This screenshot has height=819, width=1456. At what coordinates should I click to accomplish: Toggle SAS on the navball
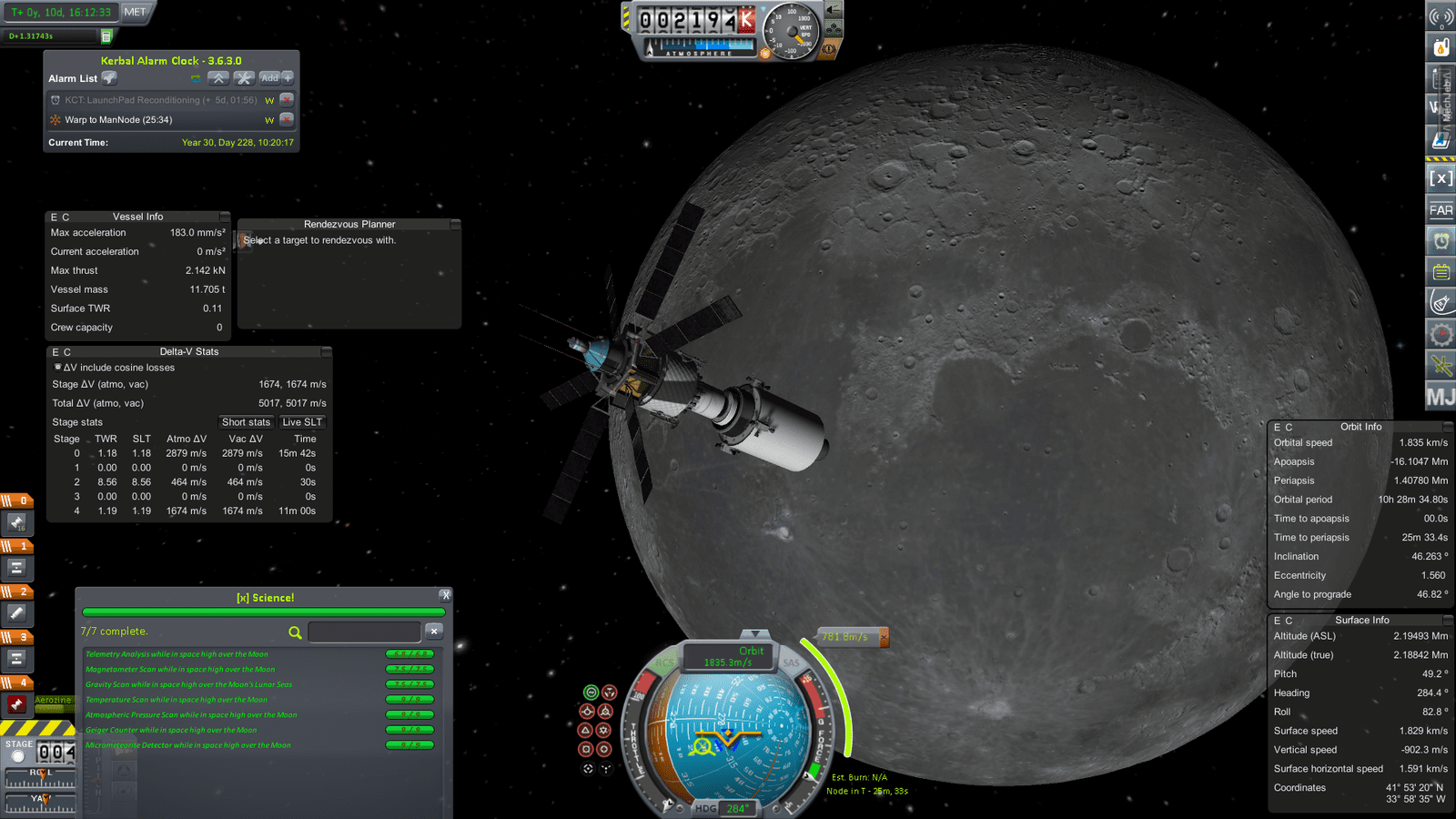(x=791, y=662)
